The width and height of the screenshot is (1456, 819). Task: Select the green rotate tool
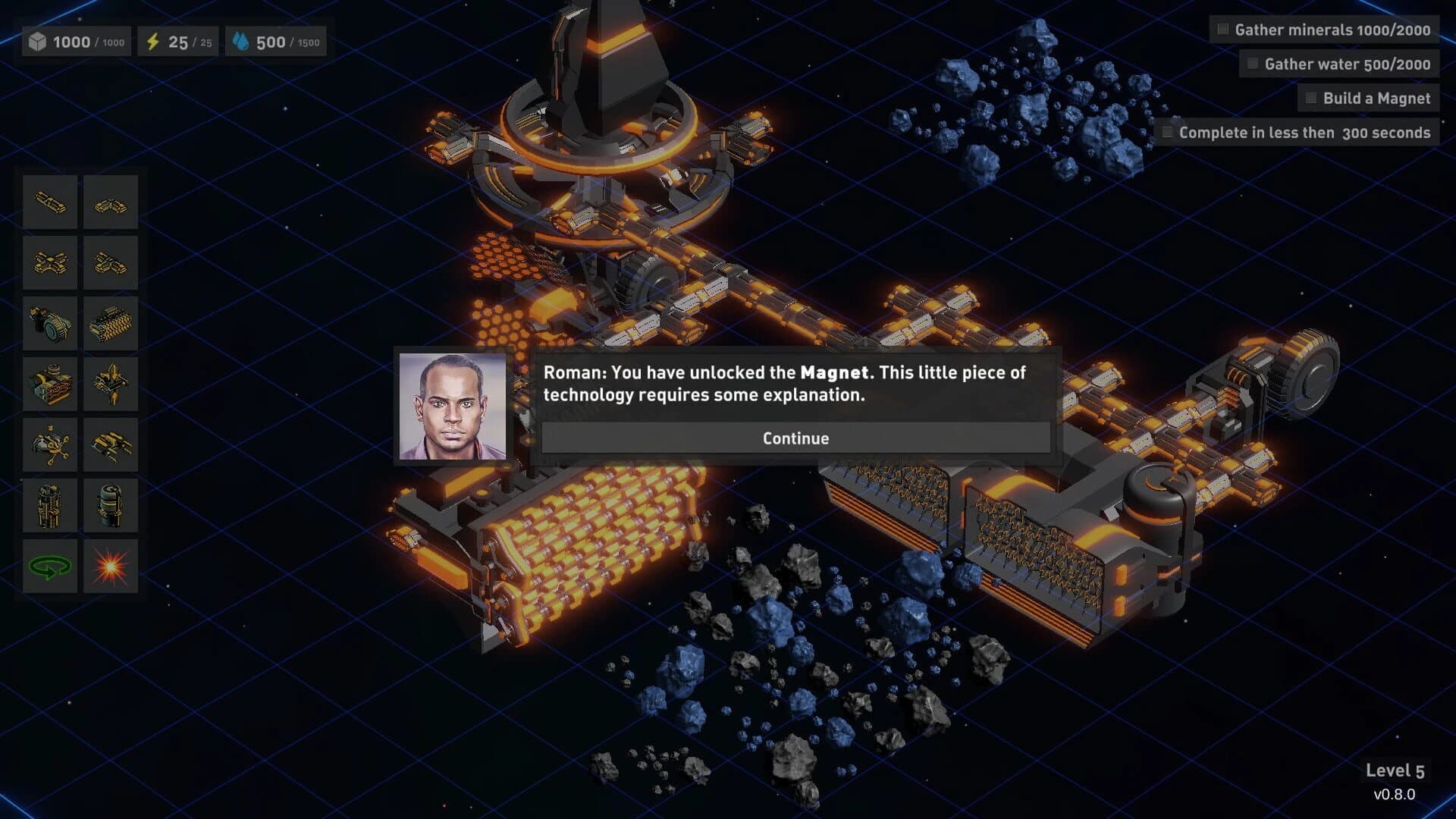(x=49, y=566)
